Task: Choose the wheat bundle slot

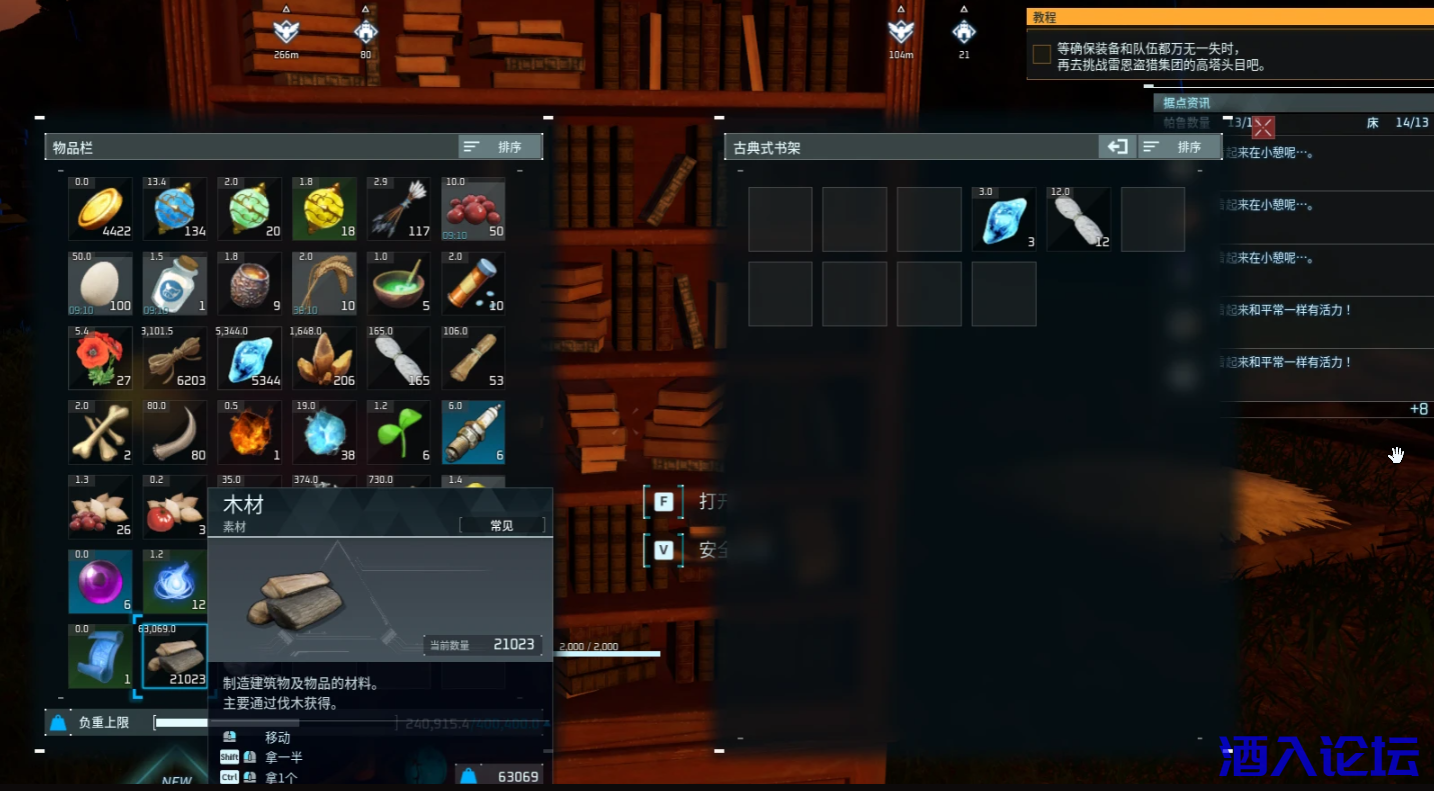Action: (x=324, y=284)
